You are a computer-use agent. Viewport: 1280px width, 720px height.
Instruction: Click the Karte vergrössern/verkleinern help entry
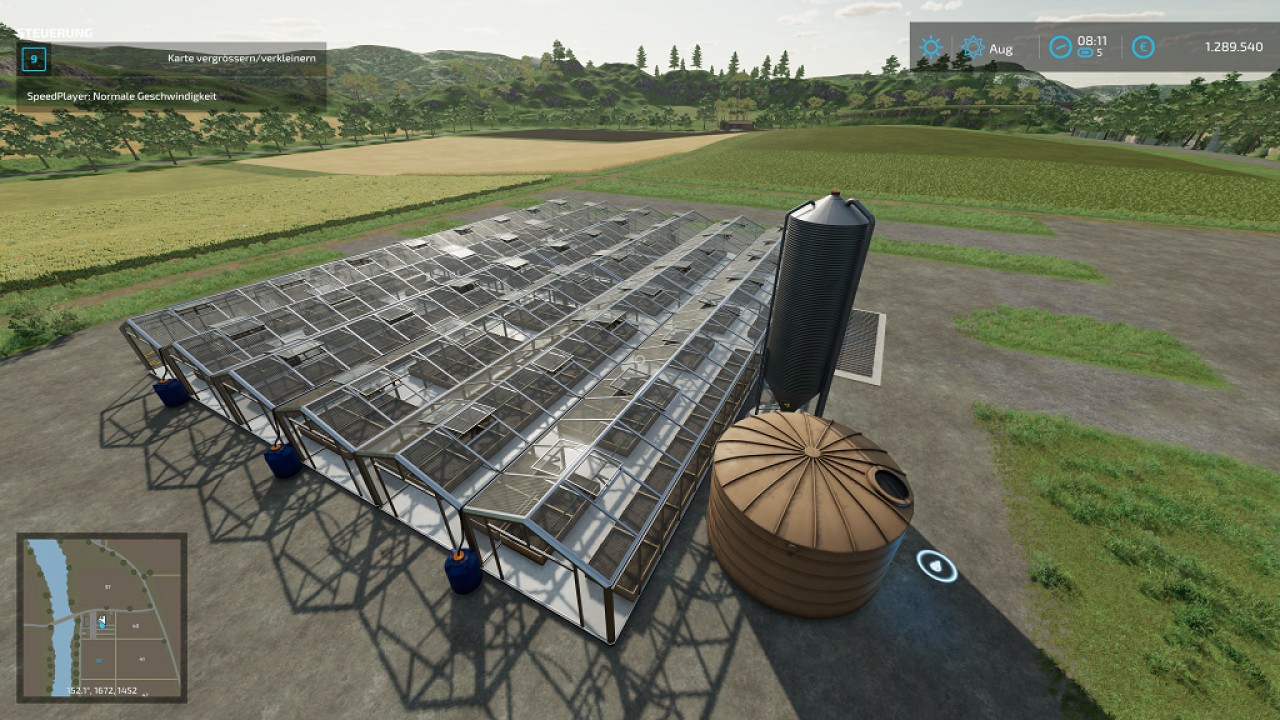[x=242, y=58]
